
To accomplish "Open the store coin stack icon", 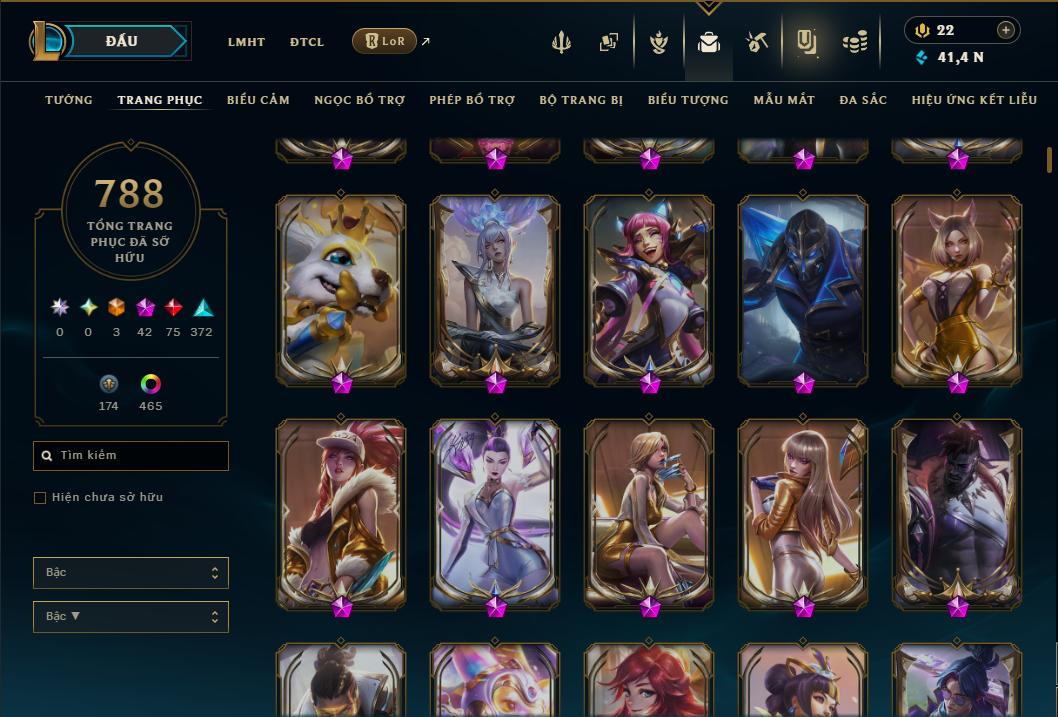I will click(x=854, y=42).
